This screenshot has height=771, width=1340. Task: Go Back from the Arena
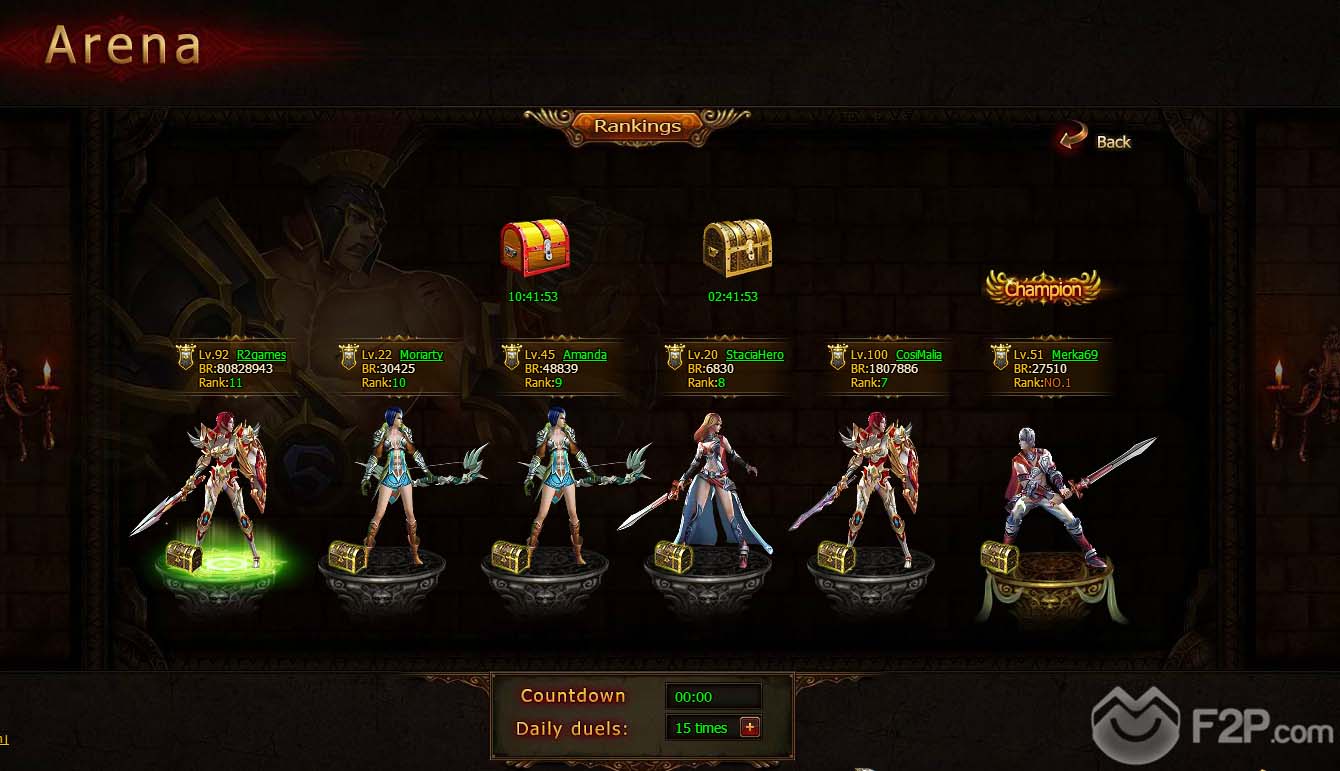(1097, 141)
